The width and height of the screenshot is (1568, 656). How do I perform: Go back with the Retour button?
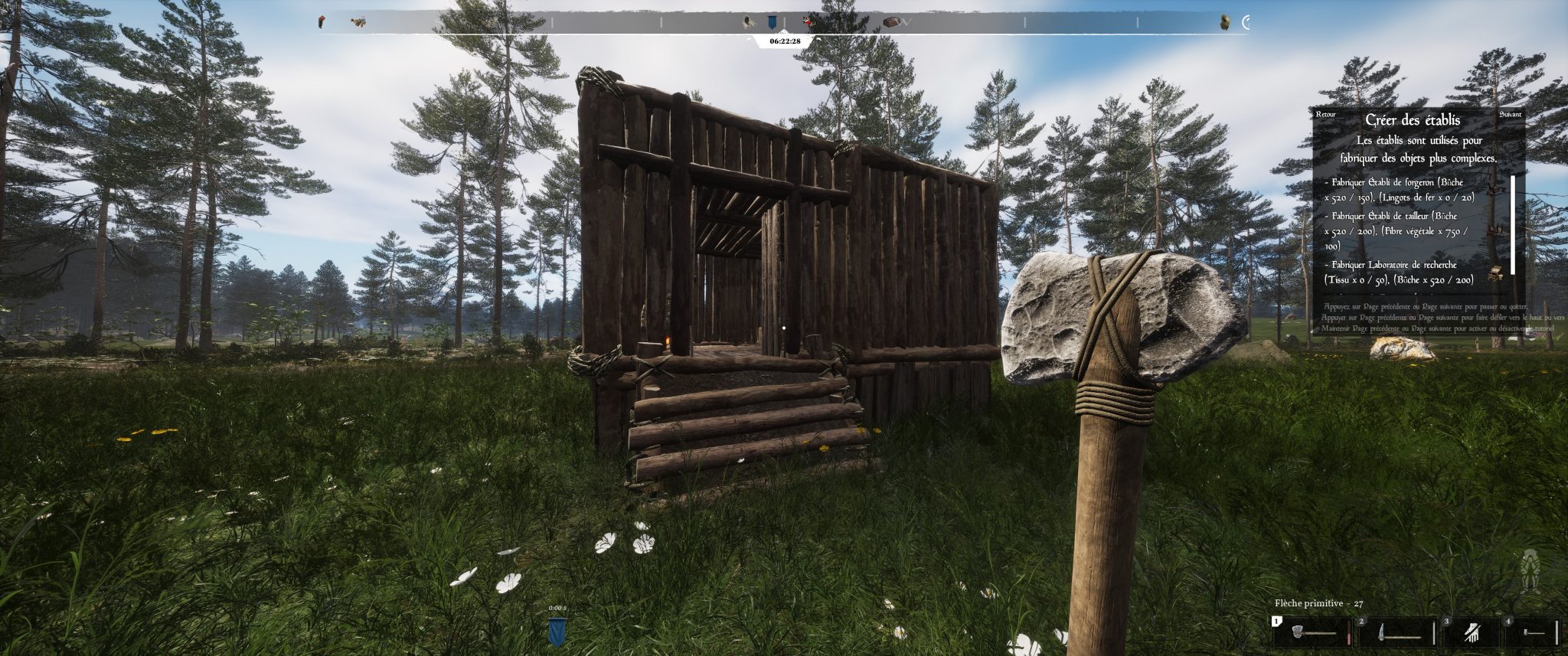pyautogui.click(x=1325, y=115)
